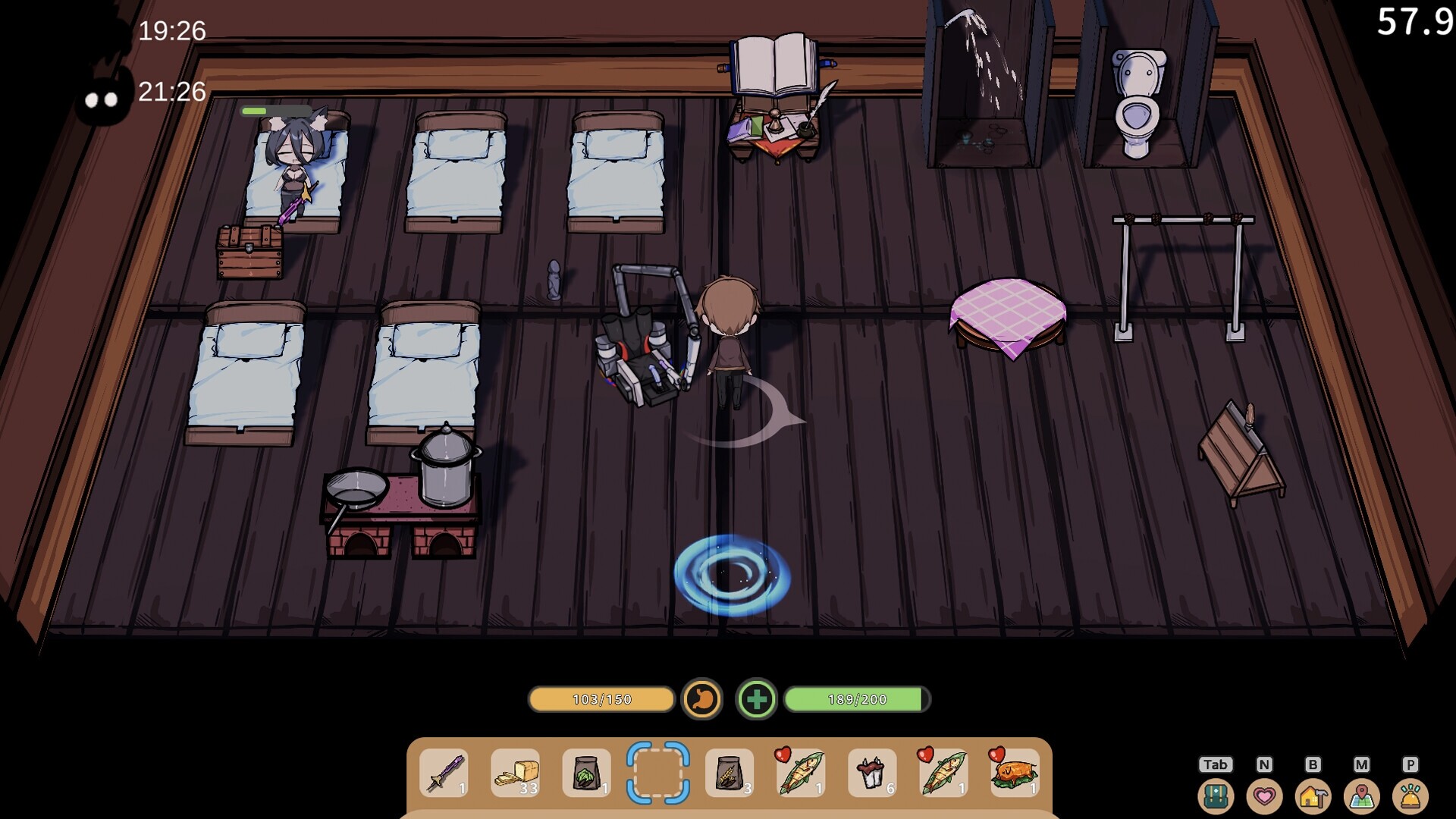Pick the wheat seed bag slot
Image resolution: width=1456 pixels, height=819 pixels.
pyautogui.click(x=729, y=773)
